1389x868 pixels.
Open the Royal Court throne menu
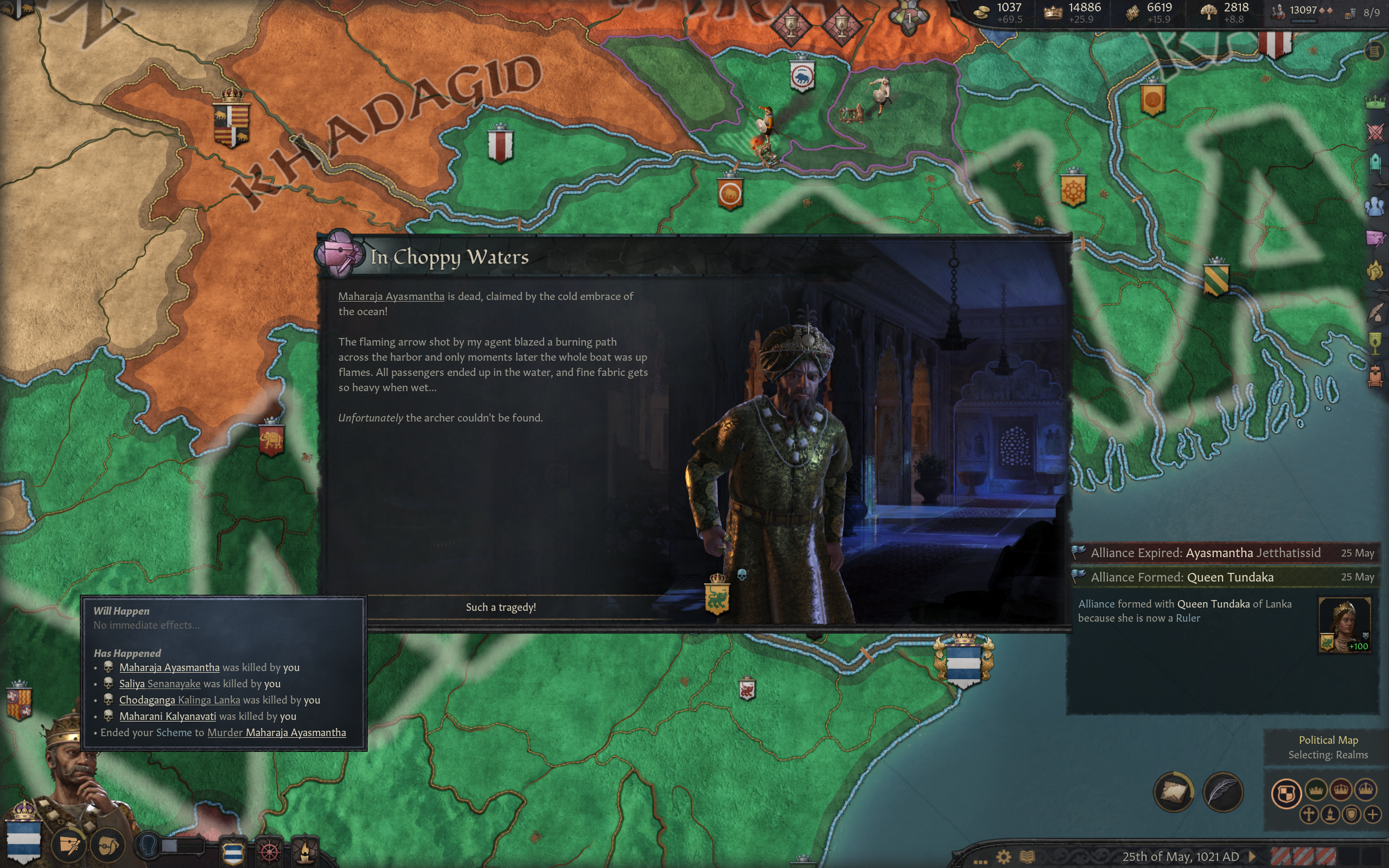tap(1375, 376)
